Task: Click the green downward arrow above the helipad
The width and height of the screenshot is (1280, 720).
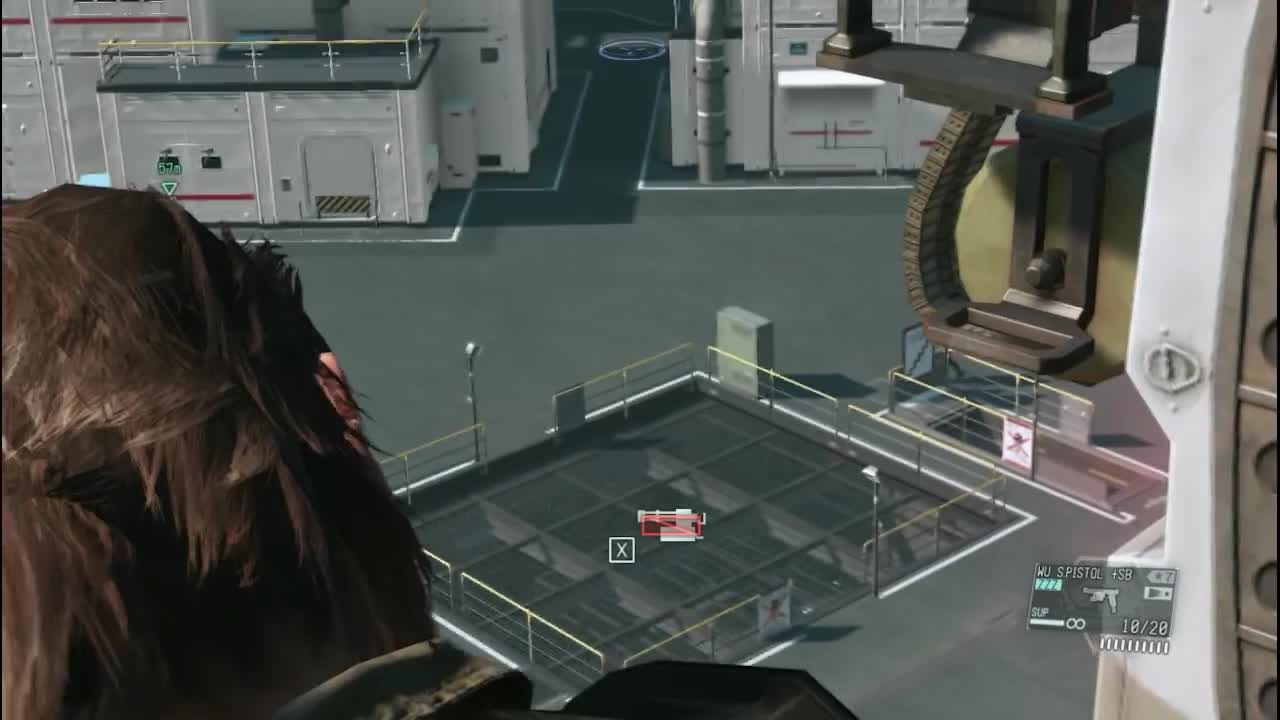Action: [x=168, y=188]
